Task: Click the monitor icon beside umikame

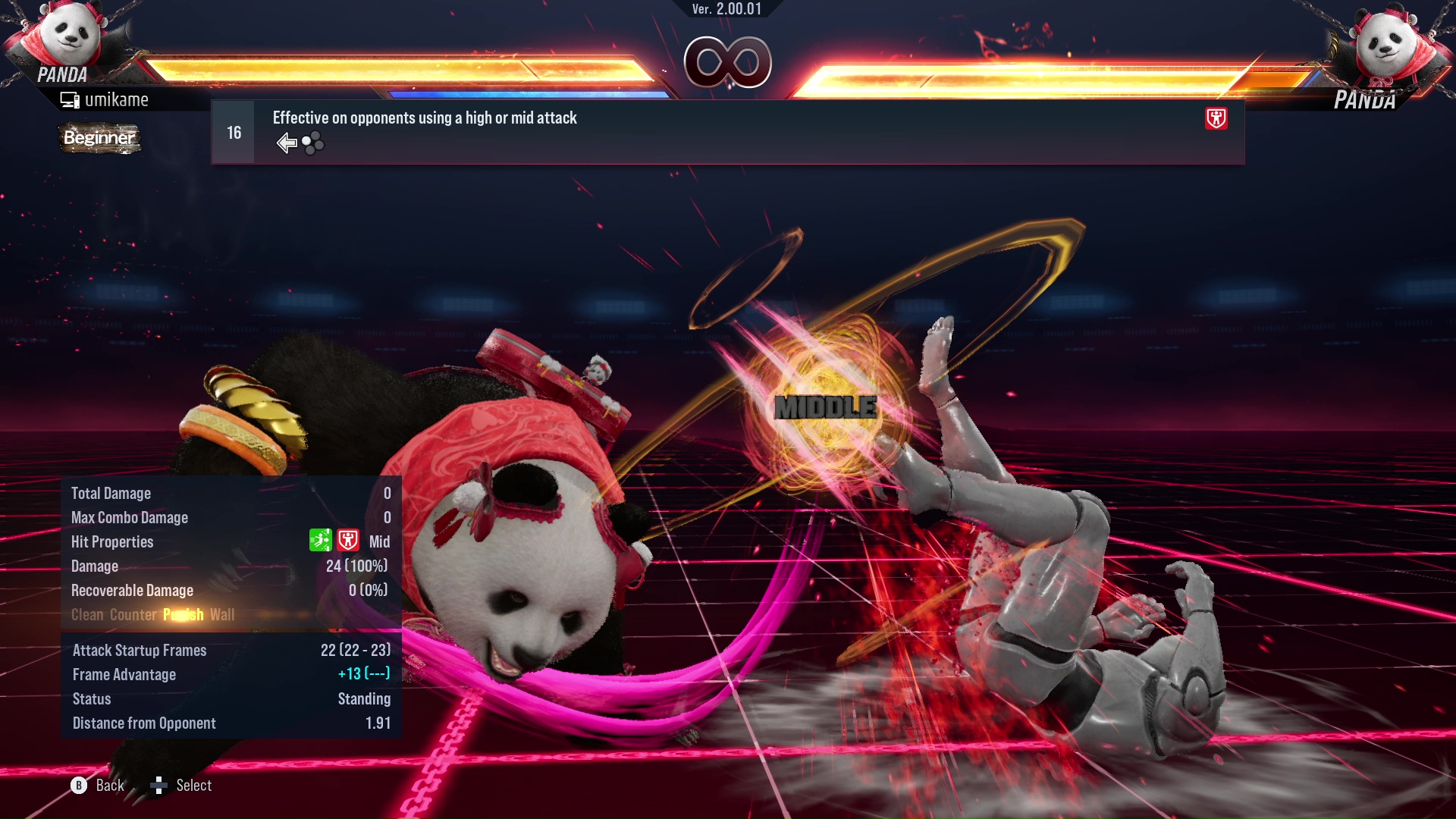Action: [x=71, y=99]
